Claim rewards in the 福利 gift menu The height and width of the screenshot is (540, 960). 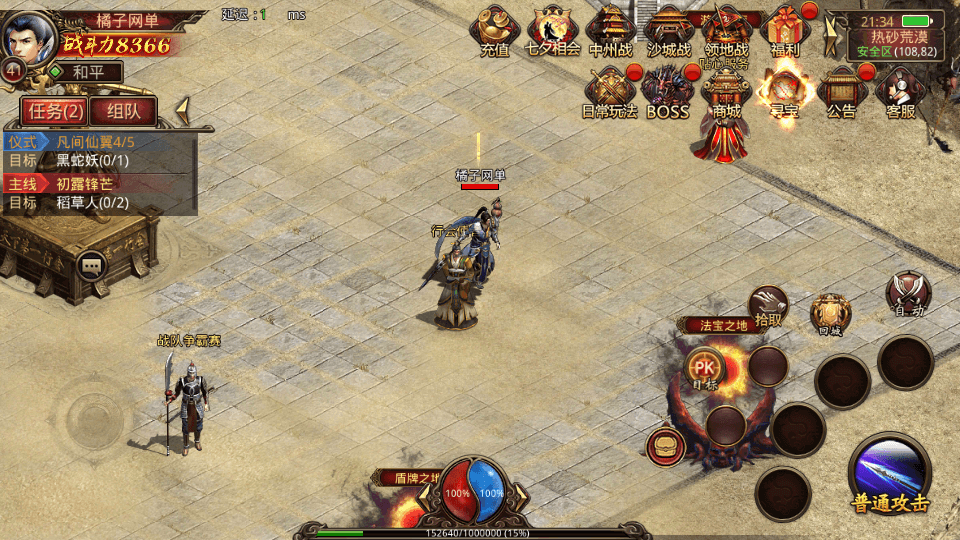click(785, 30)
